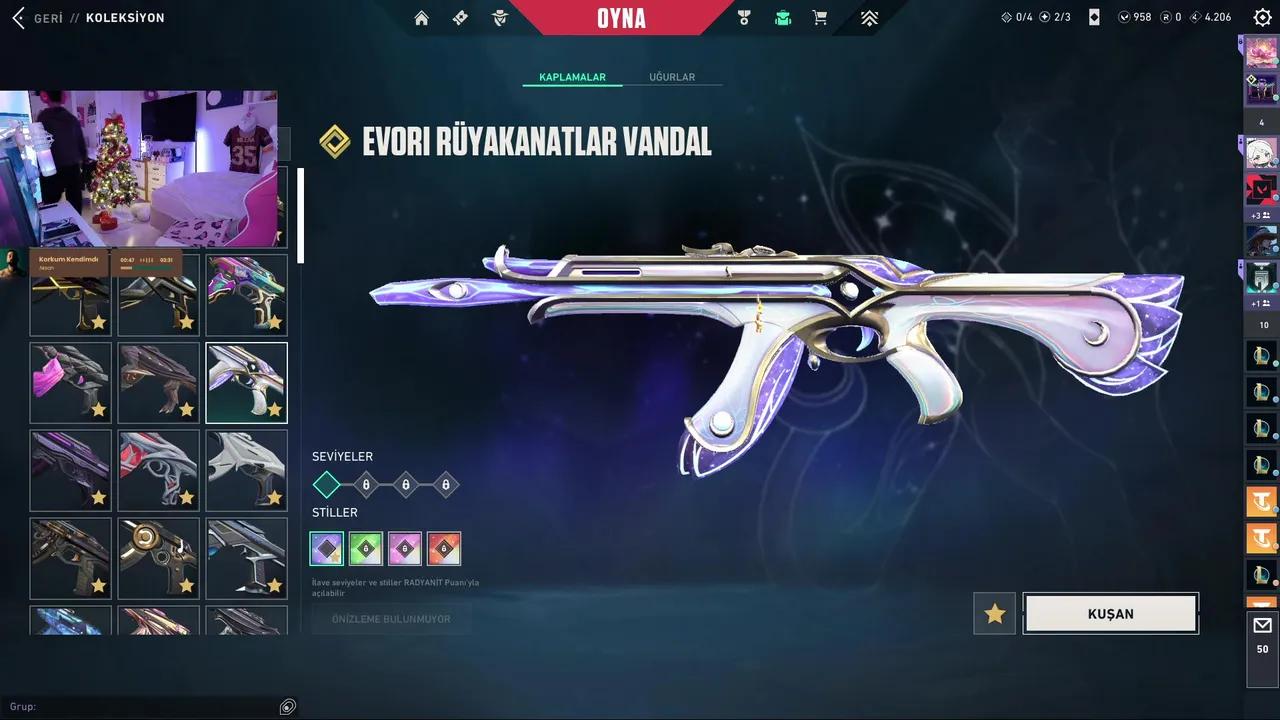The image size is (1280, 720).
Task: Select the green style variant swatch
Action: [365, 548]
